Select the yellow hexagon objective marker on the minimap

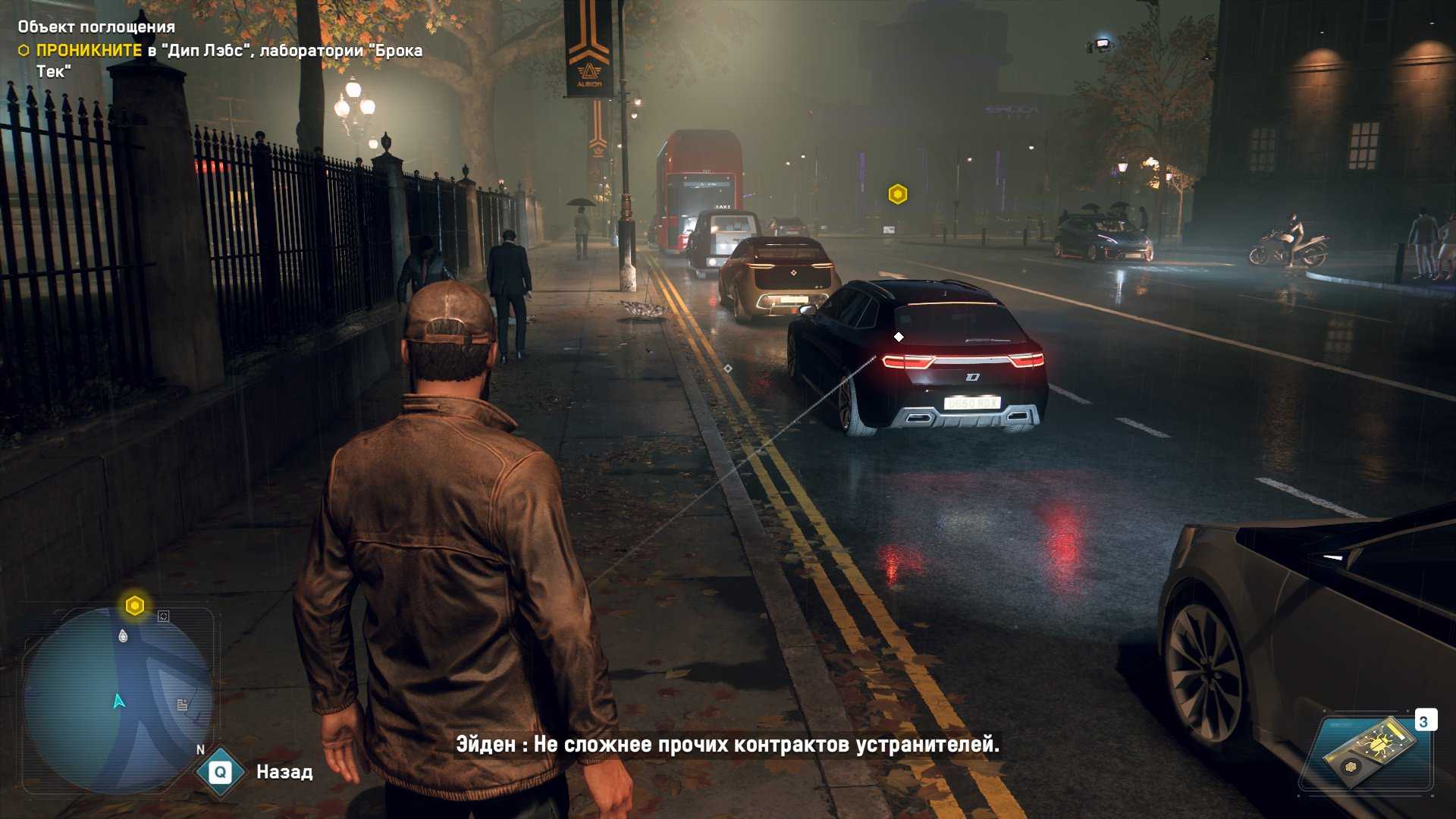coord(135,606)
